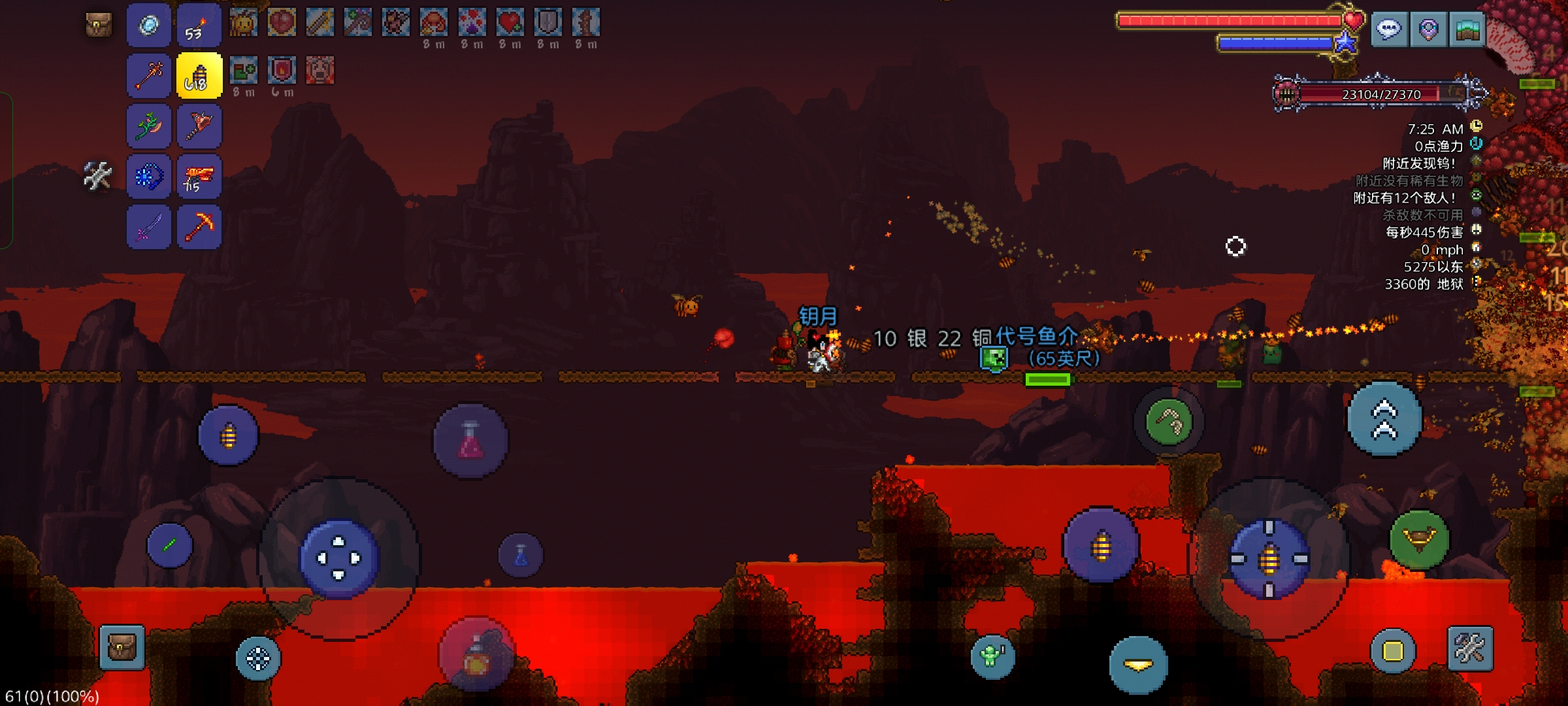The height and width of the screenshot is (706, 1568).
Task: Select the purple sword hotbar slot
Action: coord(149,227)
